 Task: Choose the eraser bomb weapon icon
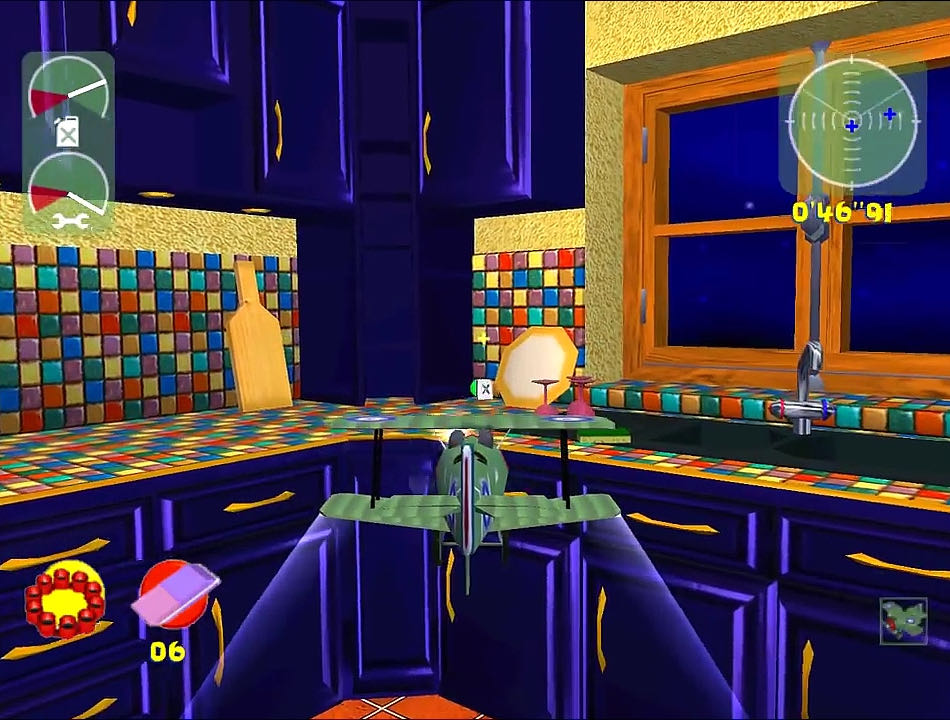pos(177,597)
